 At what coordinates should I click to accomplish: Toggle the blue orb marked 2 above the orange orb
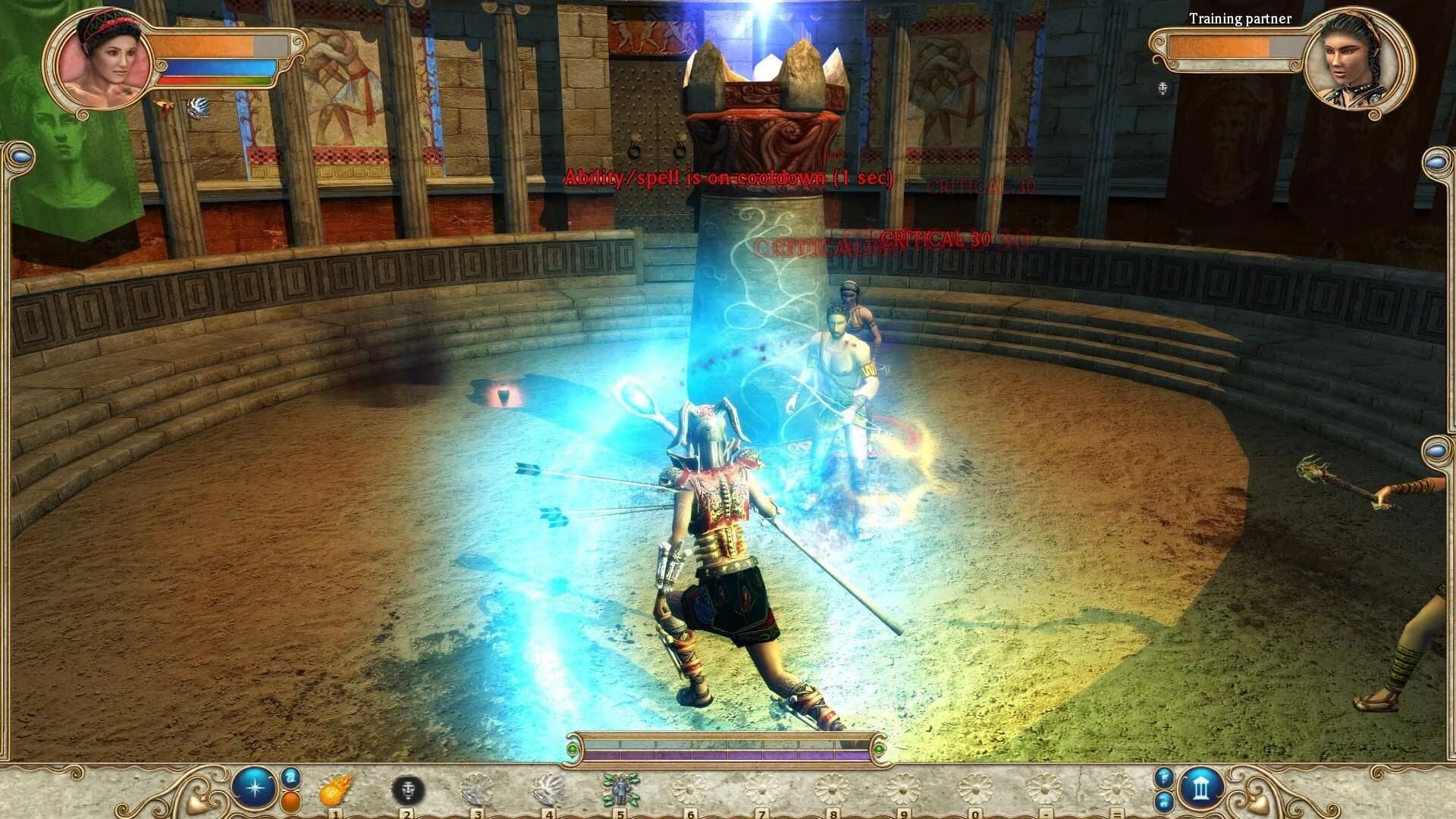click(x=291, y=779)
